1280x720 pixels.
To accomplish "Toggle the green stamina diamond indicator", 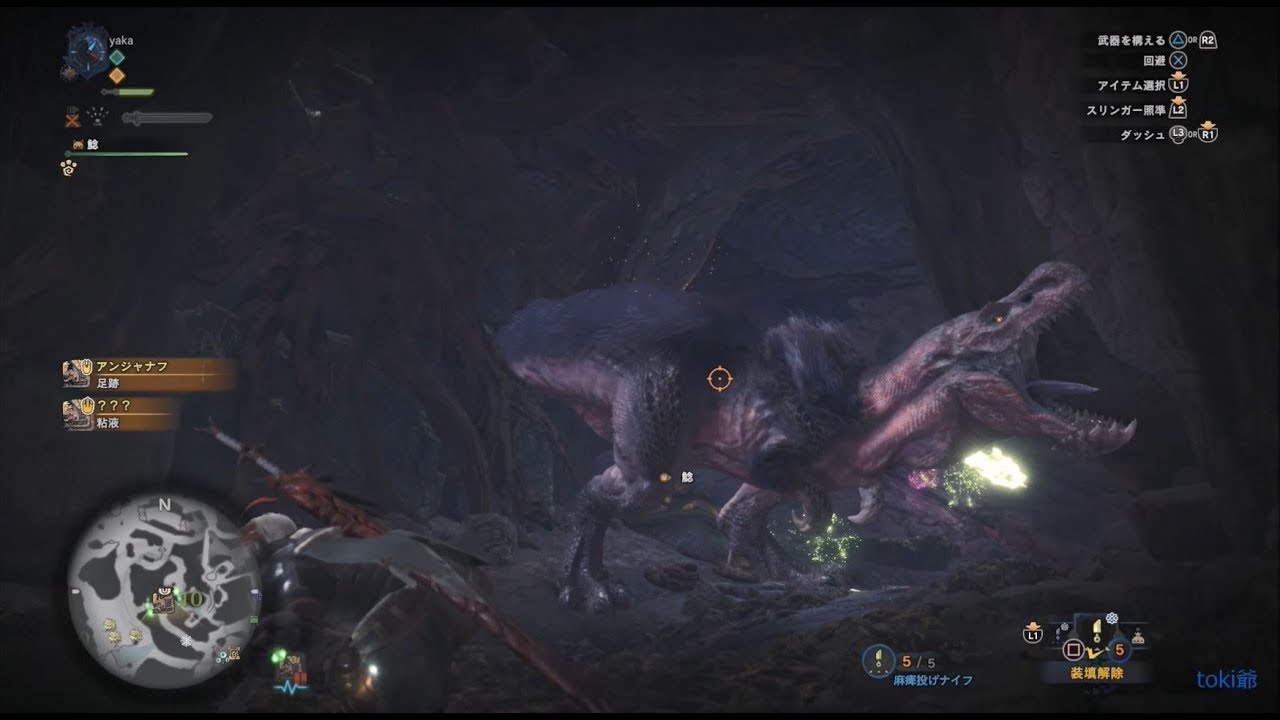I will (116, 56).
